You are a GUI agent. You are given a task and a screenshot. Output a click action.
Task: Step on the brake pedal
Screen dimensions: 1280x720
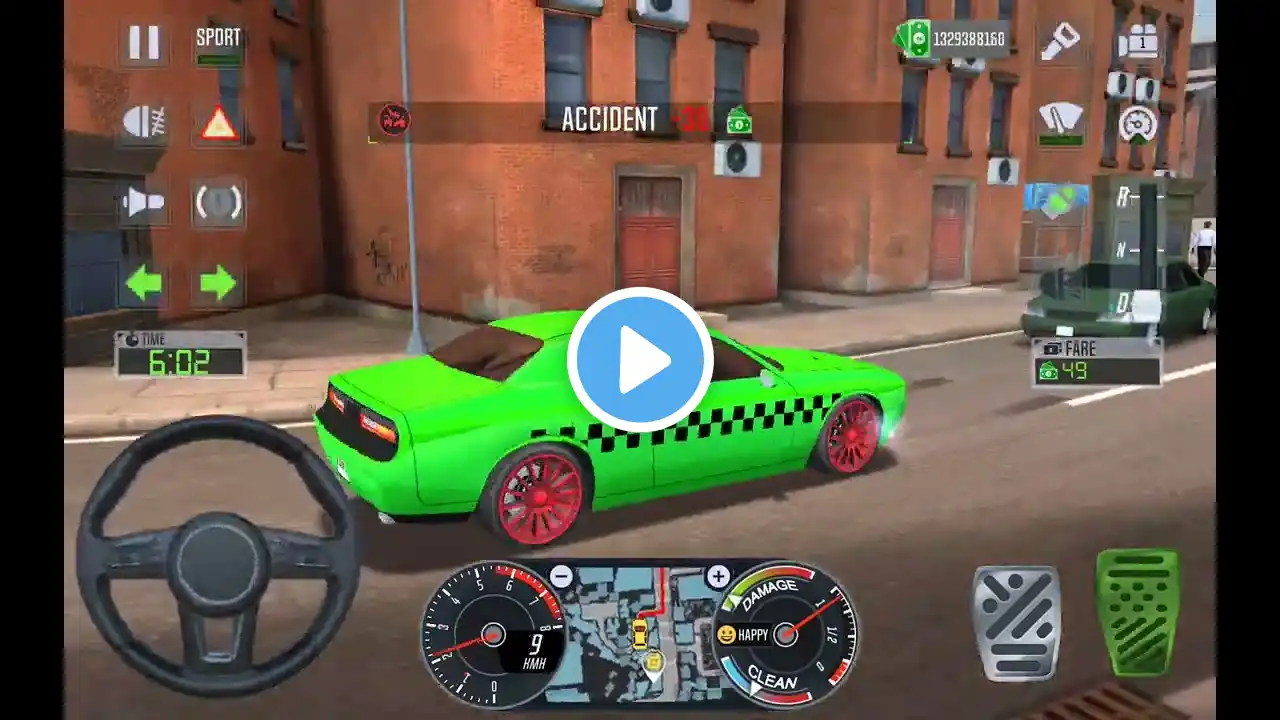coord(1016,623)
